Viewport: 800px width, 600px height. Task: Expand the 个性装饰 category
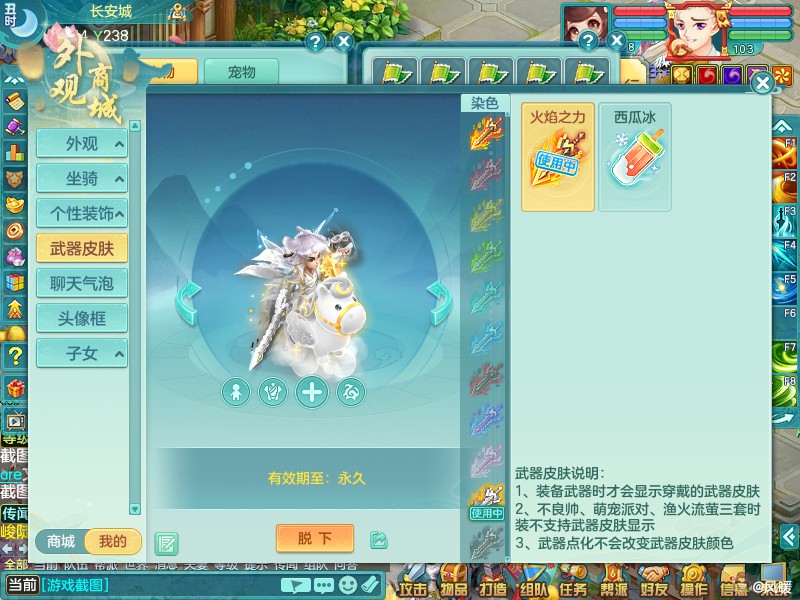[81, 214]
